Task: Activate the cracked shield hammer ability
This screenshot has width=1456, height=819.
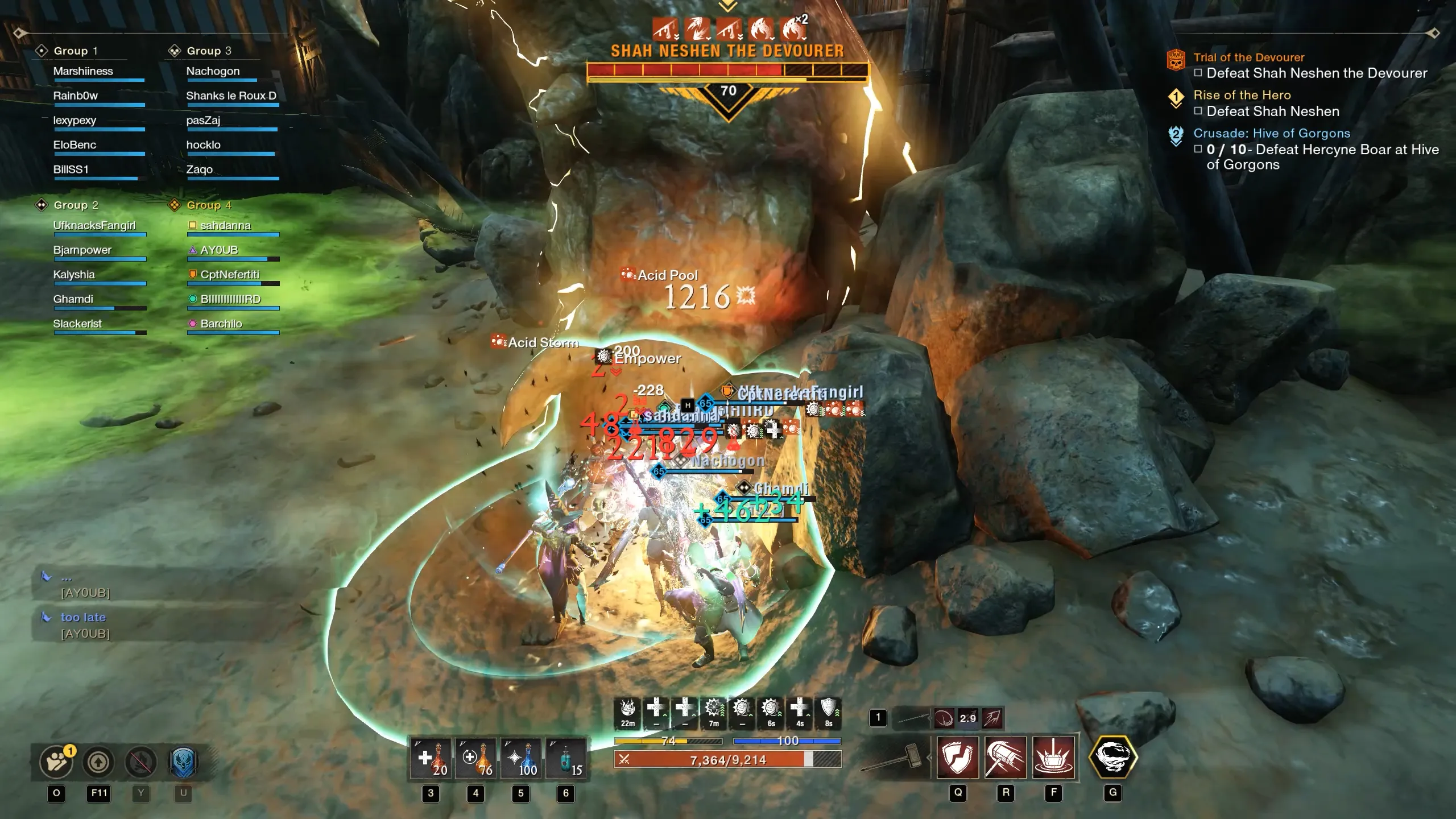Action: 958,758
